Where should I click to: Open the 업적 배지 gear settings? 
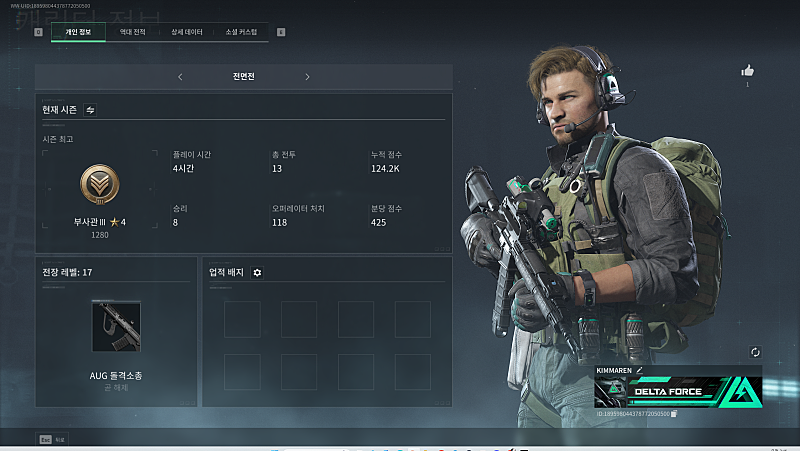click(257, 272)
